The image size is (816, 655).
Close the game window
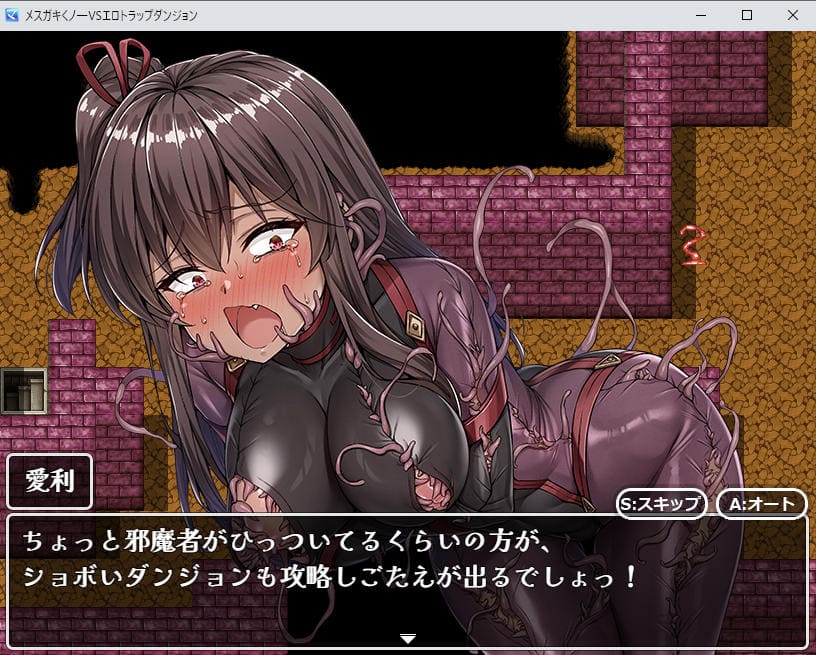[x=792, y=15]
